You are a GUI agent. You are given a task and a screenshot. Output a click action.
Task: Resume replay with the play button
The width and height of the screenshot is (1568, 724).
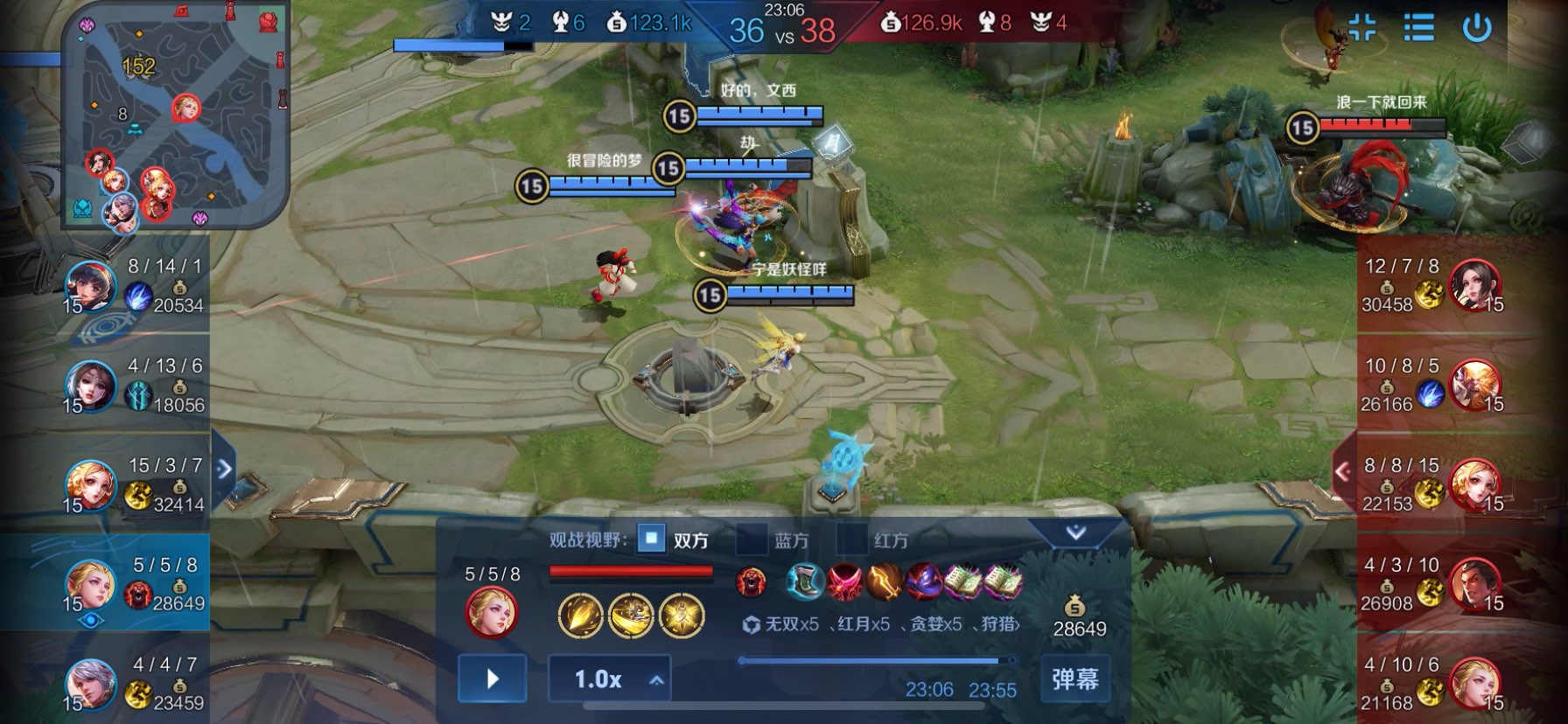coord(492,679)
